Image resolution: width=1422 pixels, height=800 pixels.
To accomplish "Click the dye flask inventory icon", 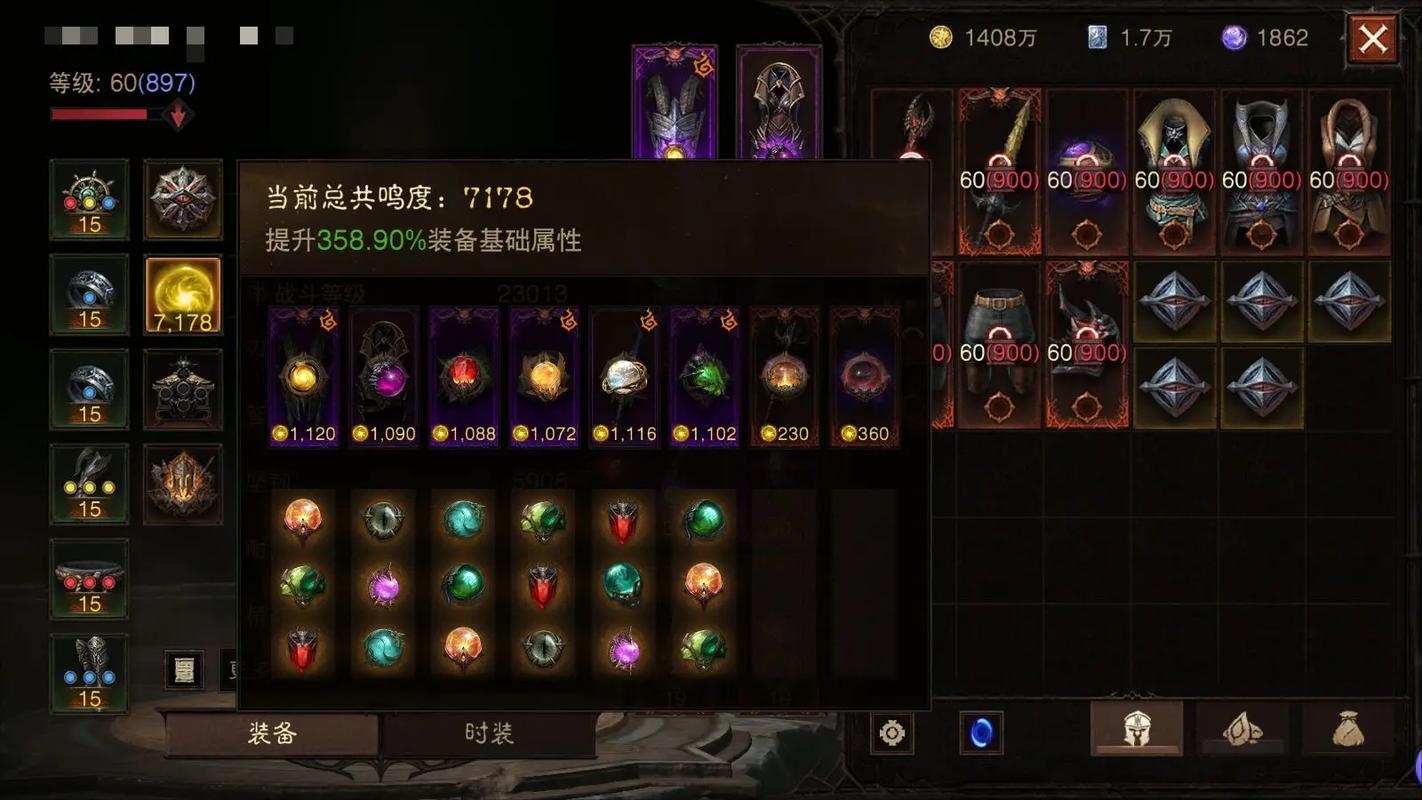I will click(1246, 730).
